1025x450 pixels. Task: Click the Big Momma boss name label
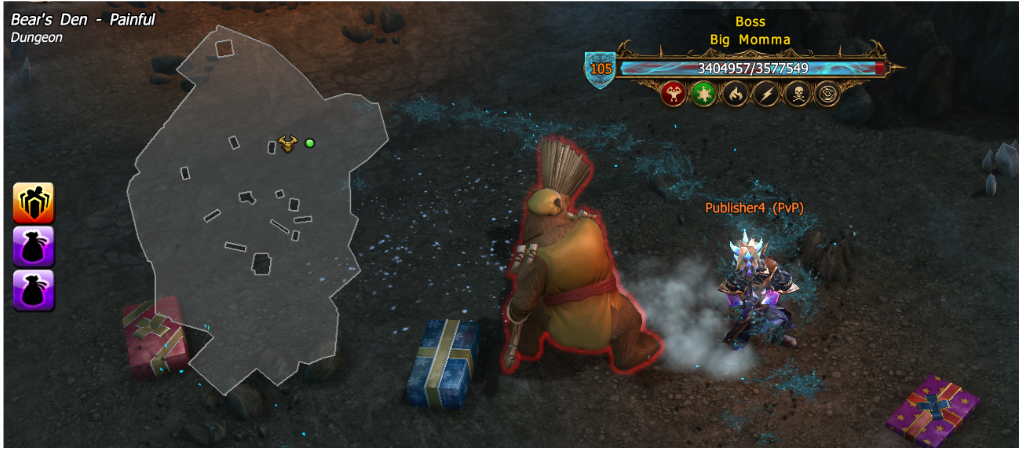[749, 40]
